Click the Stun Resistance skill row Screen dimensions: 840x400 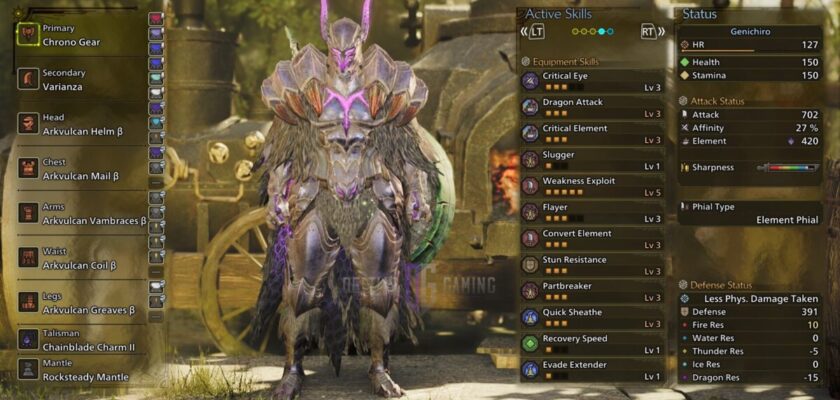click(x=592, y=265)
